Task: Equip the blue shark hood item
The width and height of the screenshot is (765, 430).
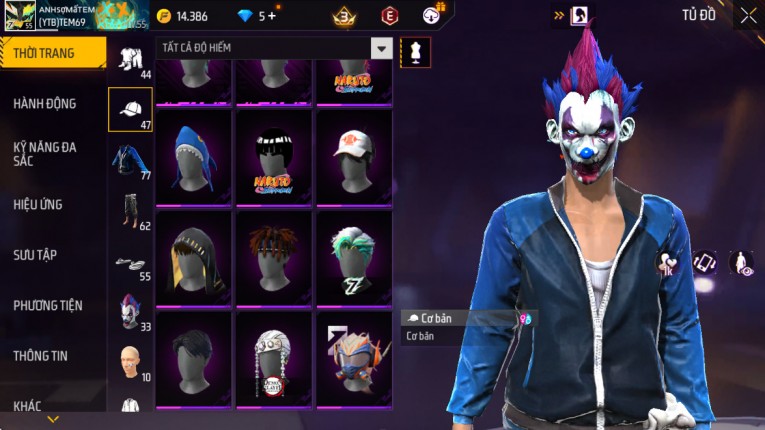Action: coord(193,156)
